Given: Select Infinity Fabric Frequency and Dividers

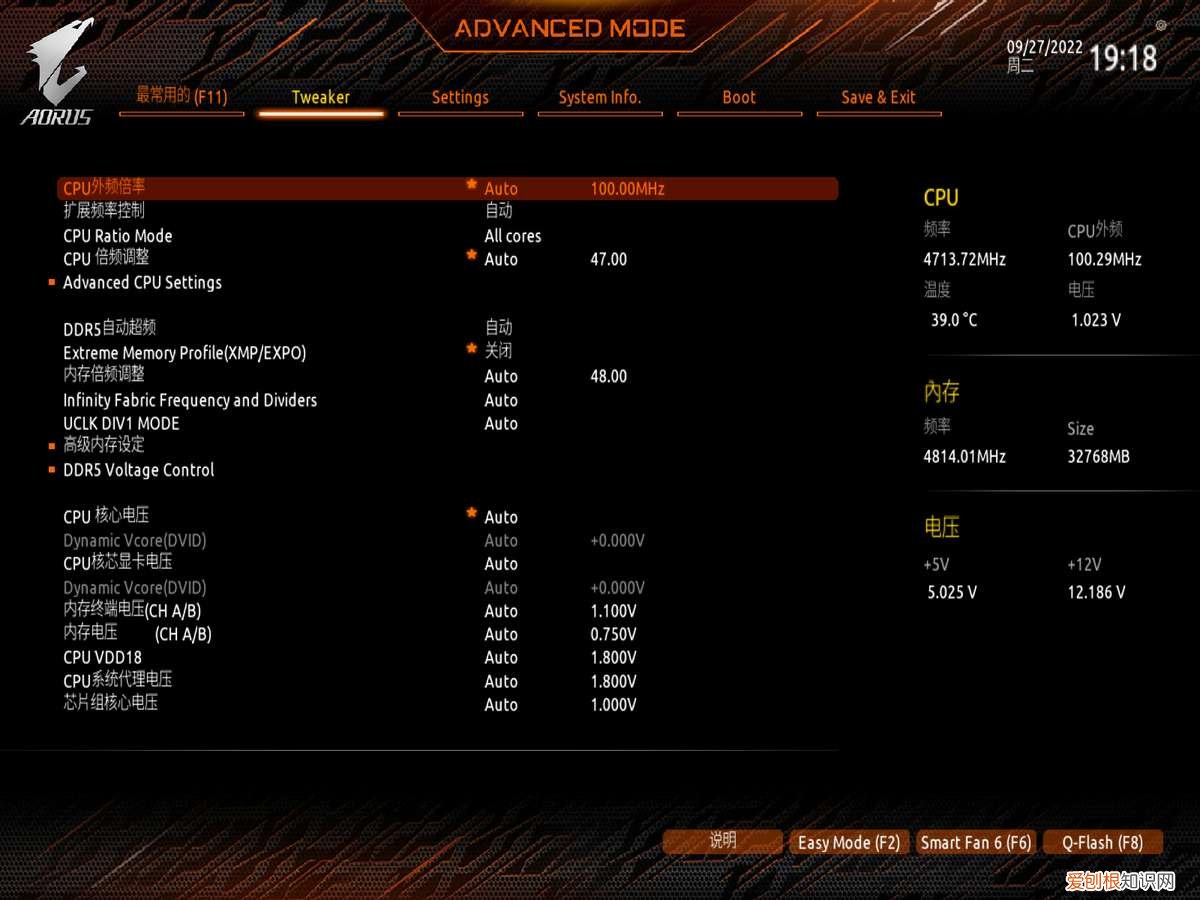Looking at the screenshot, I should tap(190, 400).
